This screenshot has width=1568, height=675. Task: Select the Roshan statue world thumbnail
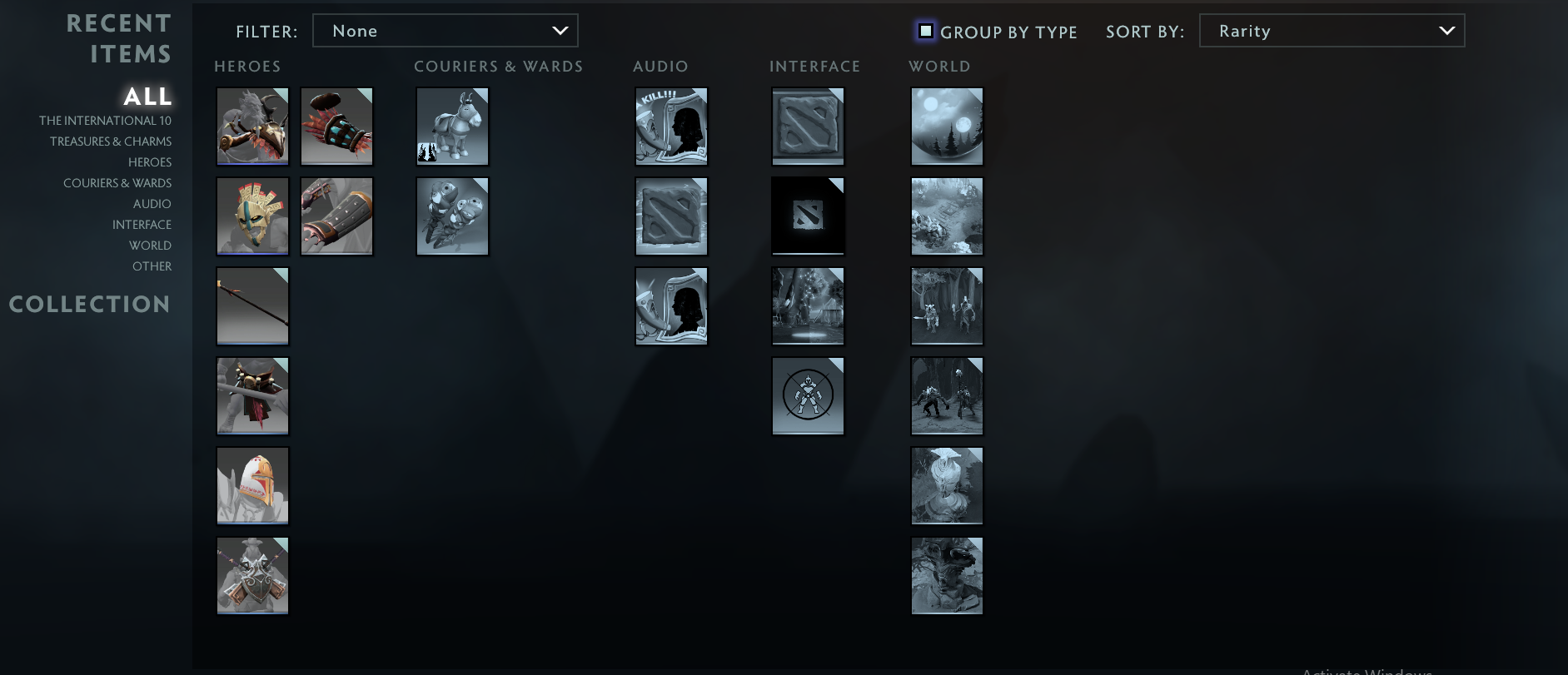click(947, 575)
